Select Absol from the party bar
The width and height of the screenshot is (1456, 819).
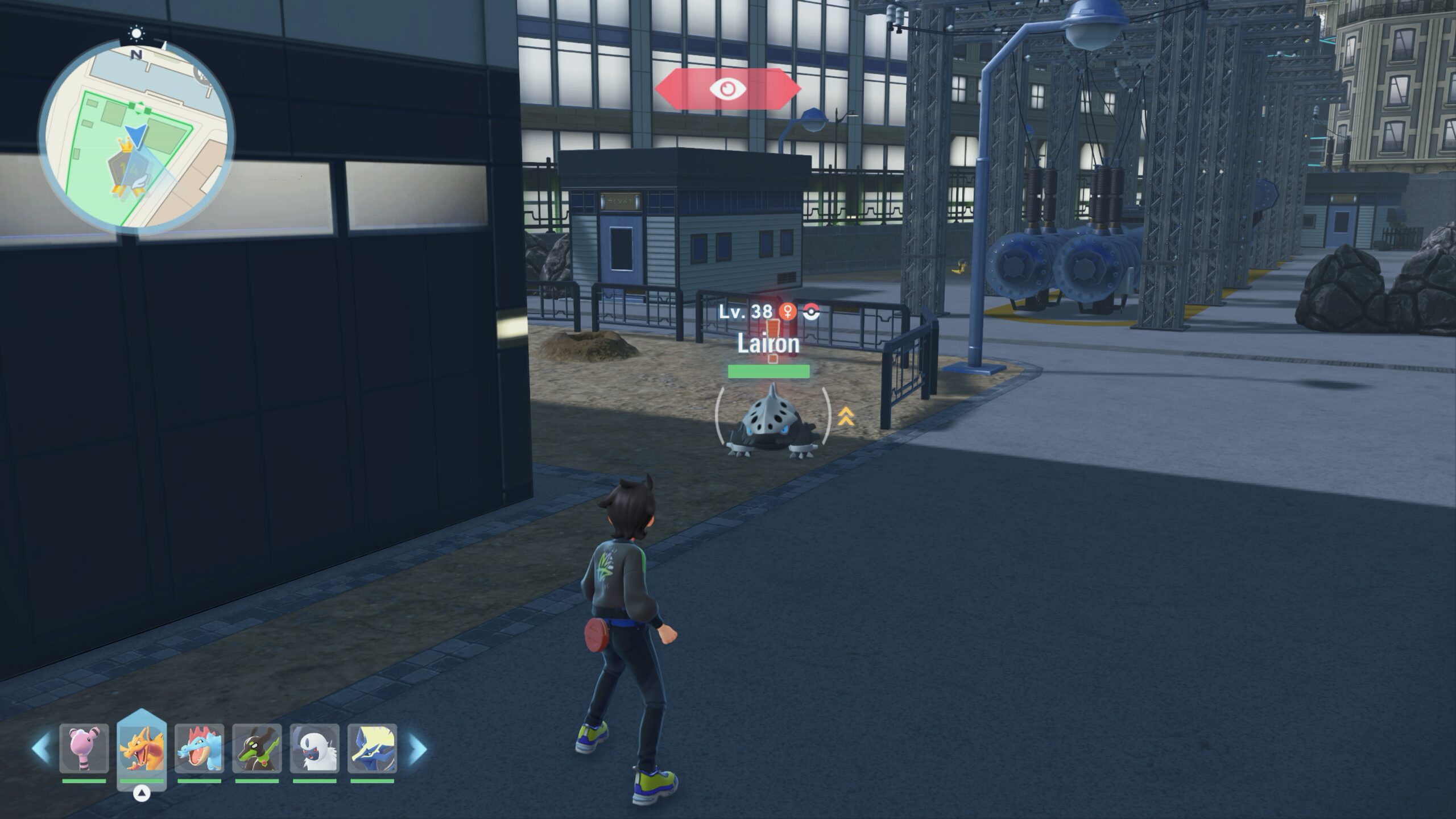(x=315, y=748)
